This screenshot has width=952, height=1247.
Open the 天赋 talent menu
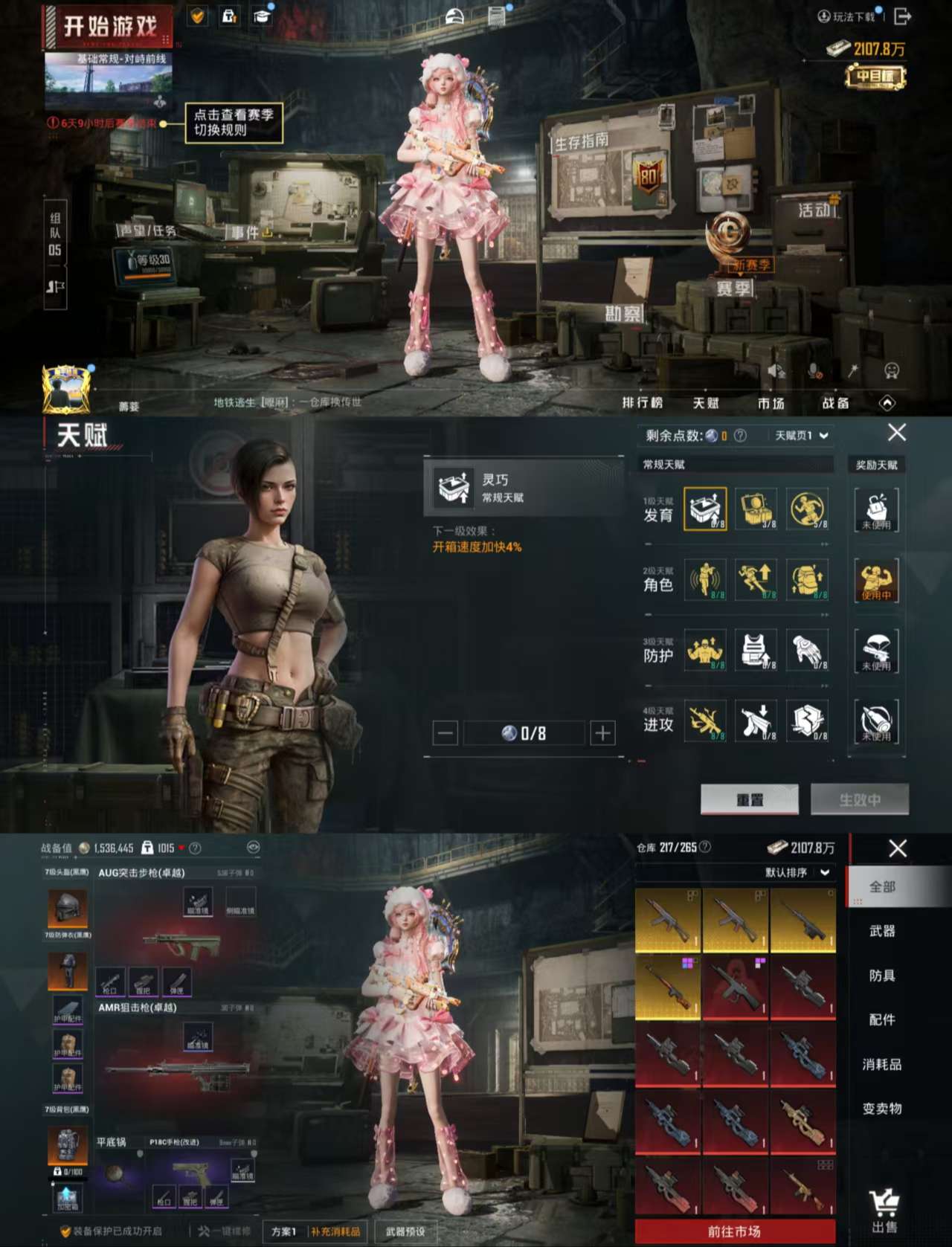pos(706,403)
